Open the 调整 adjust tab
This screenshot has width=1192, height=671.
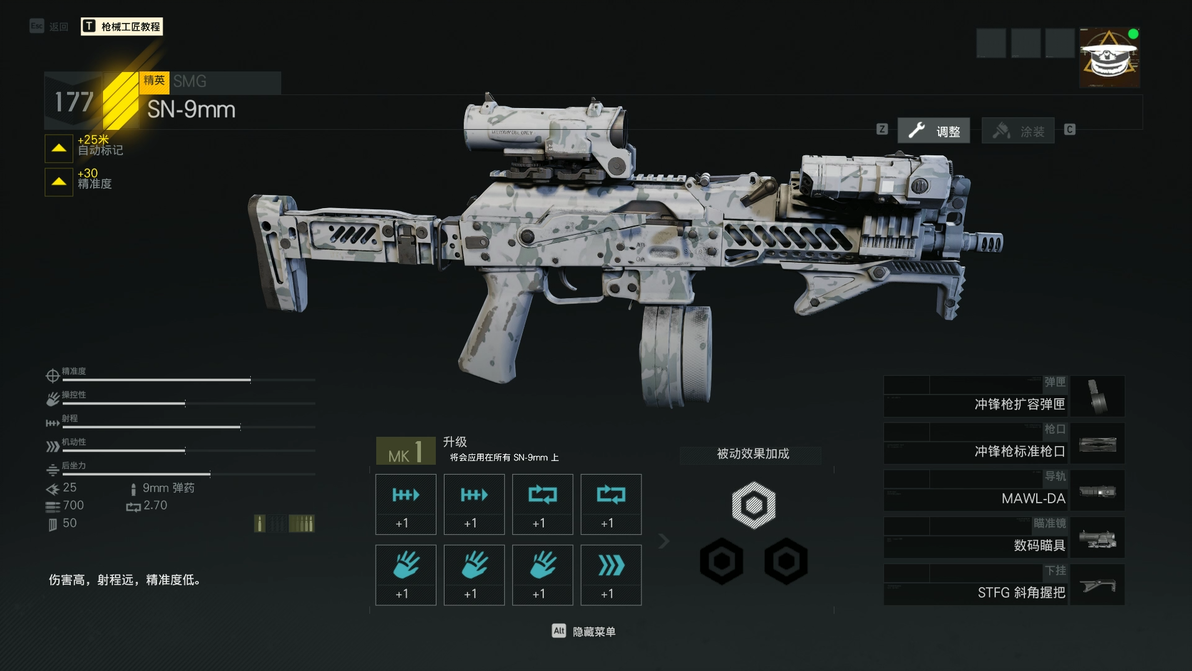[934, 131]
